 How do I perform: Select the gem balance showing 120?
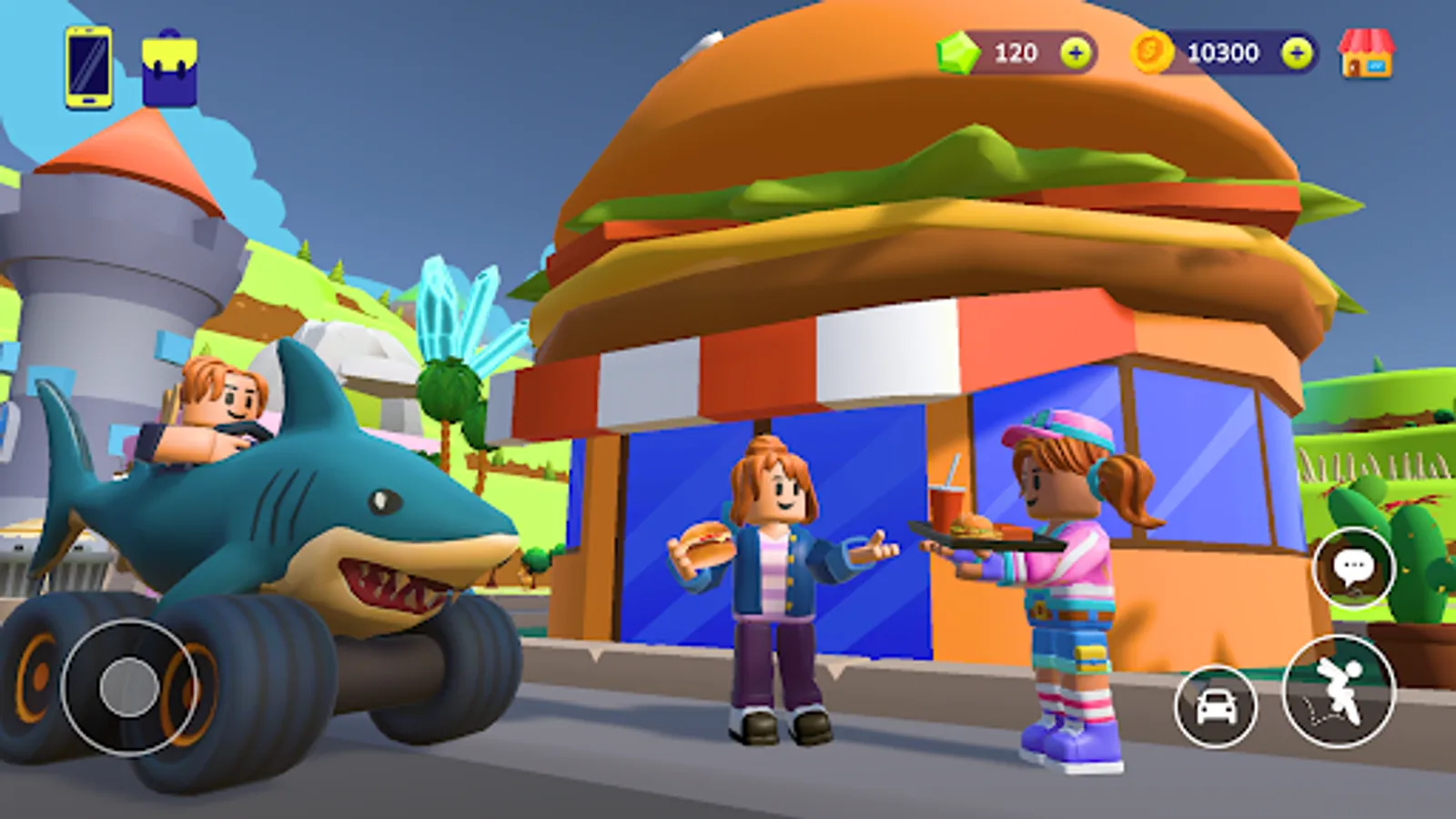1017,54
